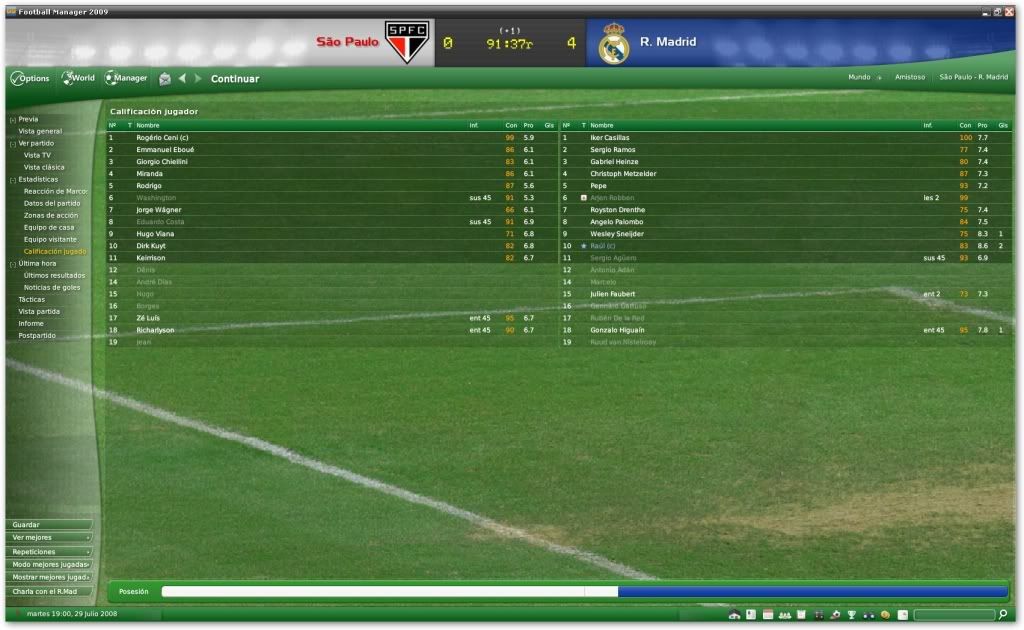
Task: Start Charla con el R.Mad
Action: point(48,591)
